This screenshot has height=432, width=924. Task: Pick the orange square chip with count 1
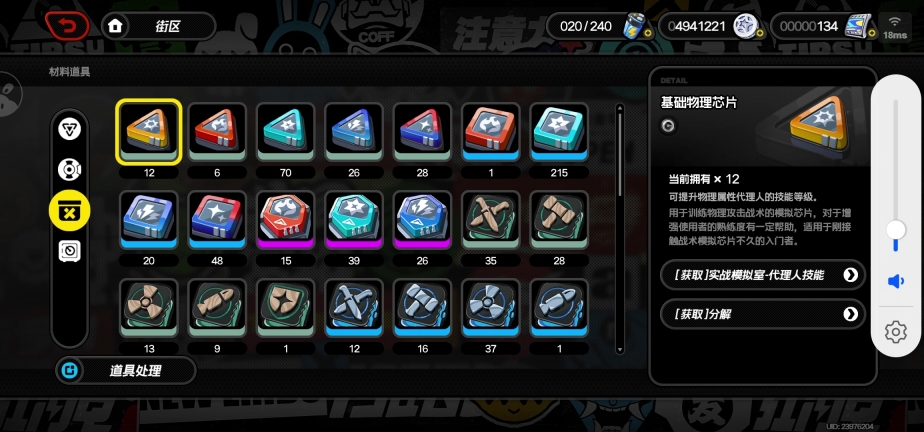[x=490, y=131]
